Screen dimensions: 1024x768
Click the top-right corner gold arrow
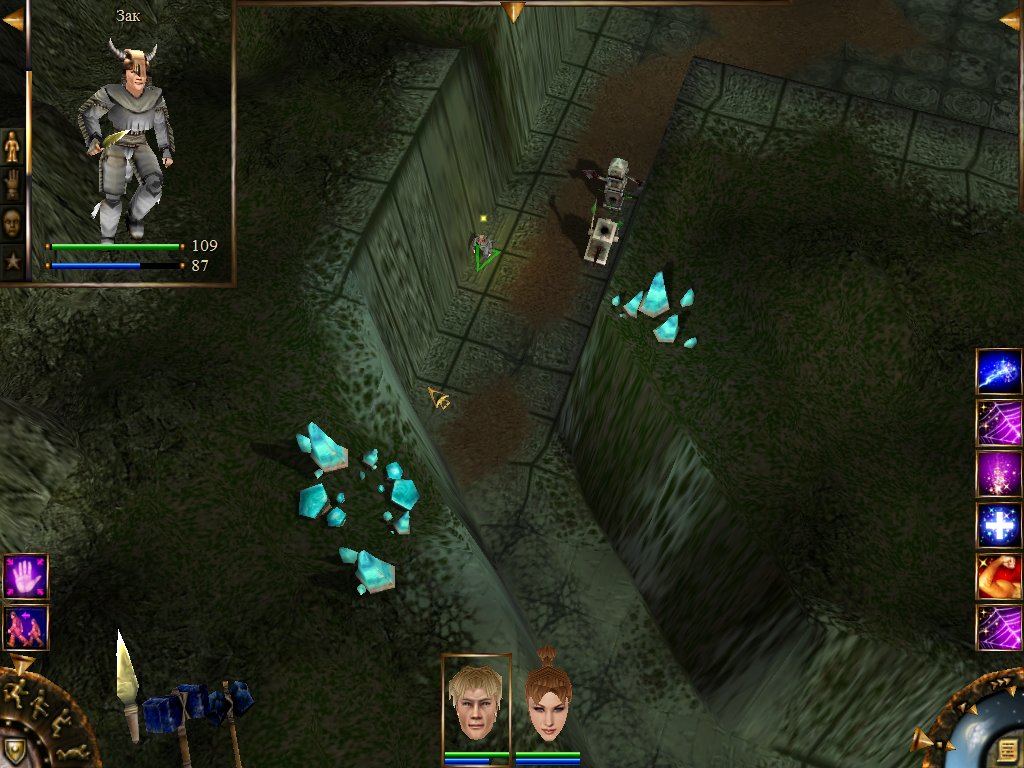(x=1010, y=19)
